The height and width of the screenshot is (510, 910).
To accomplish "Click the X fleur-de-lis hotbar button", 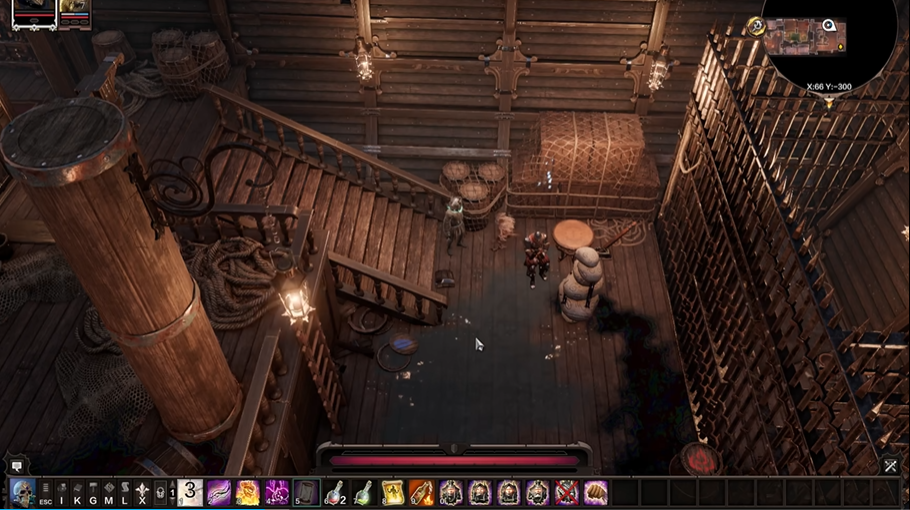I will pos(142,493).
